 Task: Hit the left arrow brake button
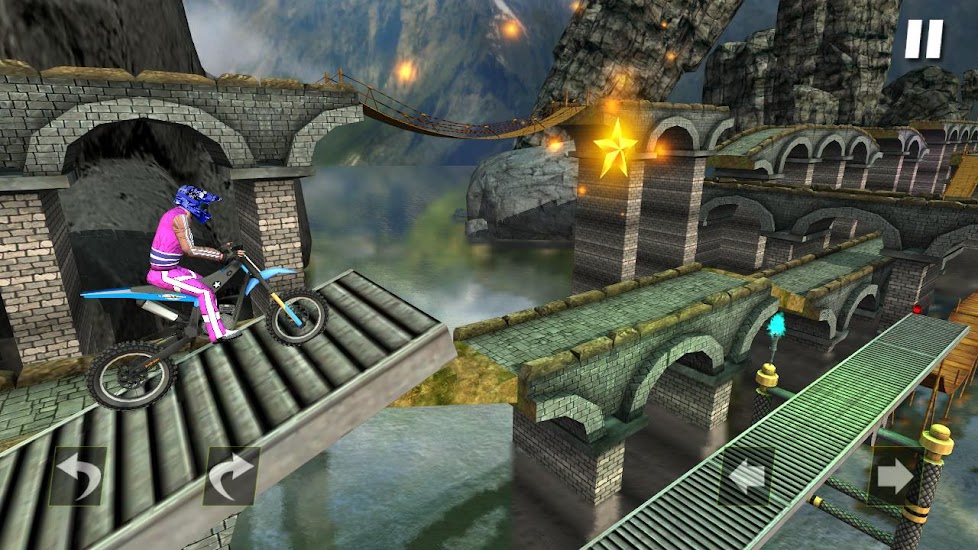click(x=746, y=477)
